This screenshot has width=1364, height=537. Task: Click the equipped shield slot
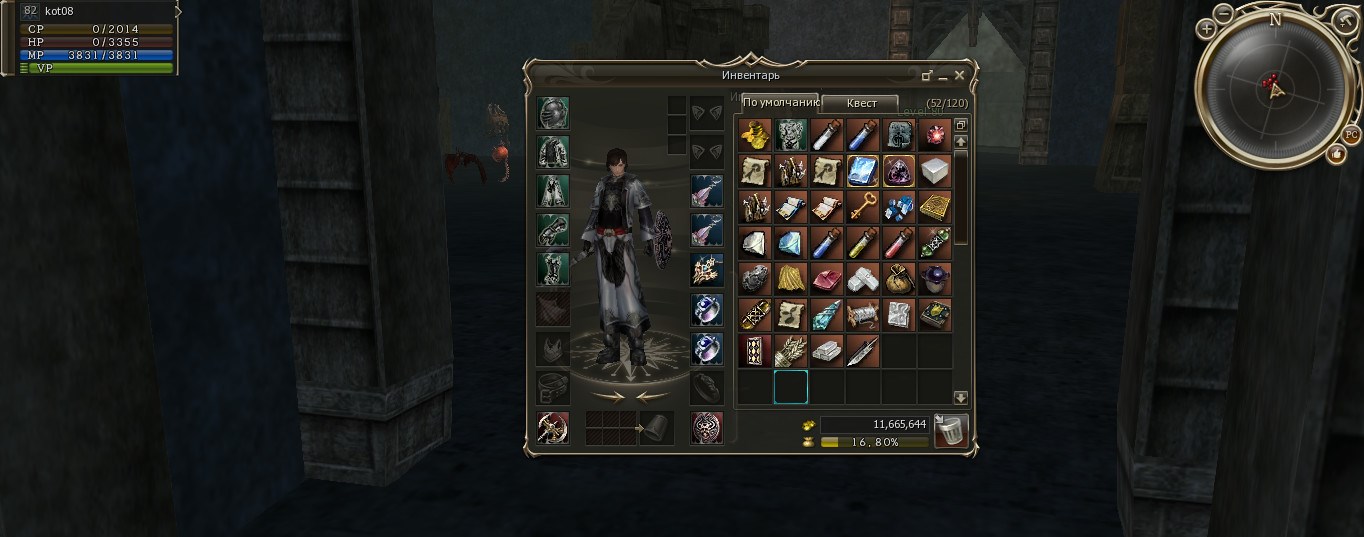[706, 428]
